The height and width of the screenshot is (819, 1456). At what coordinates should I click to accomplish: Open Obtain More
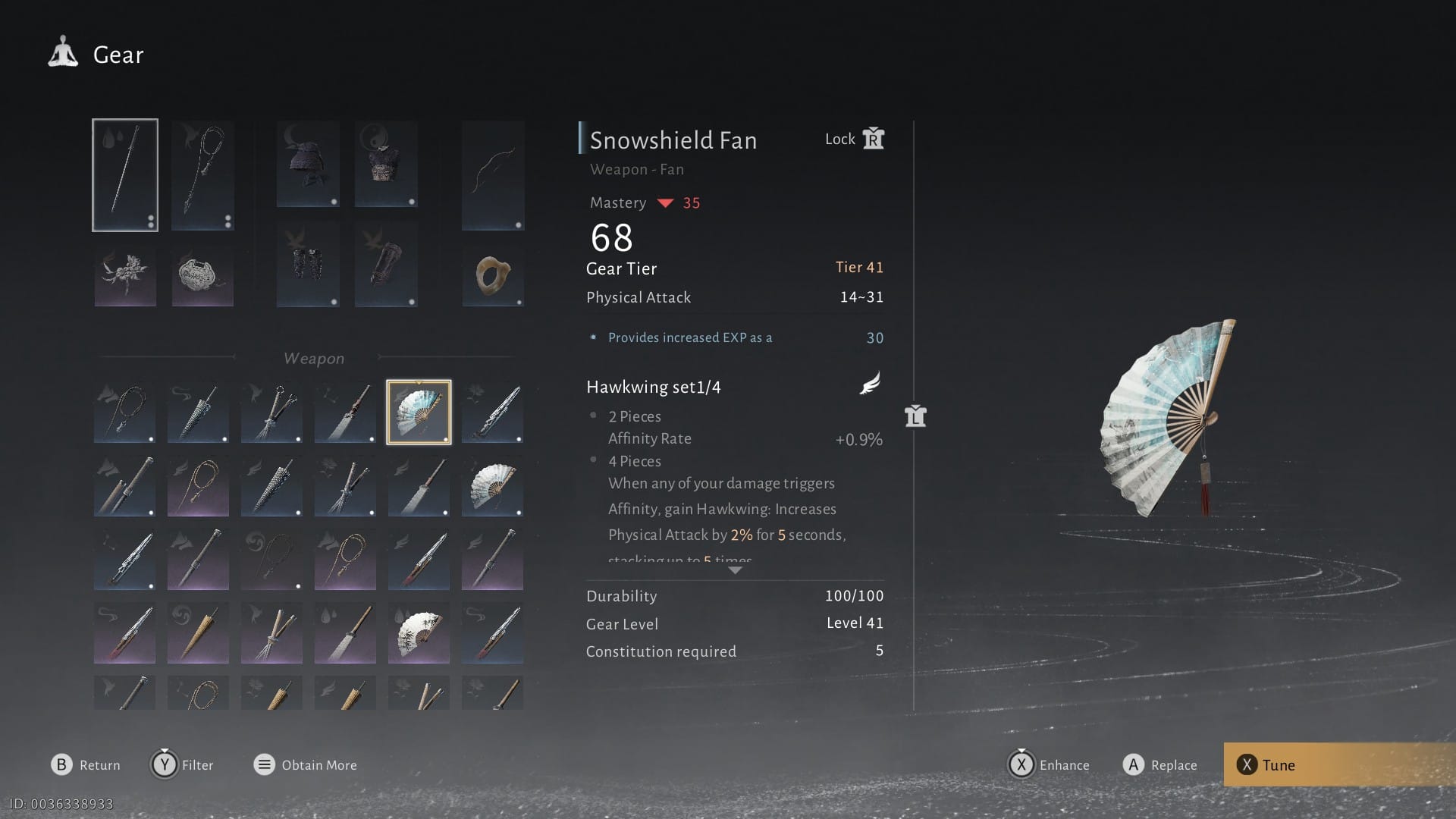[306, 765]
